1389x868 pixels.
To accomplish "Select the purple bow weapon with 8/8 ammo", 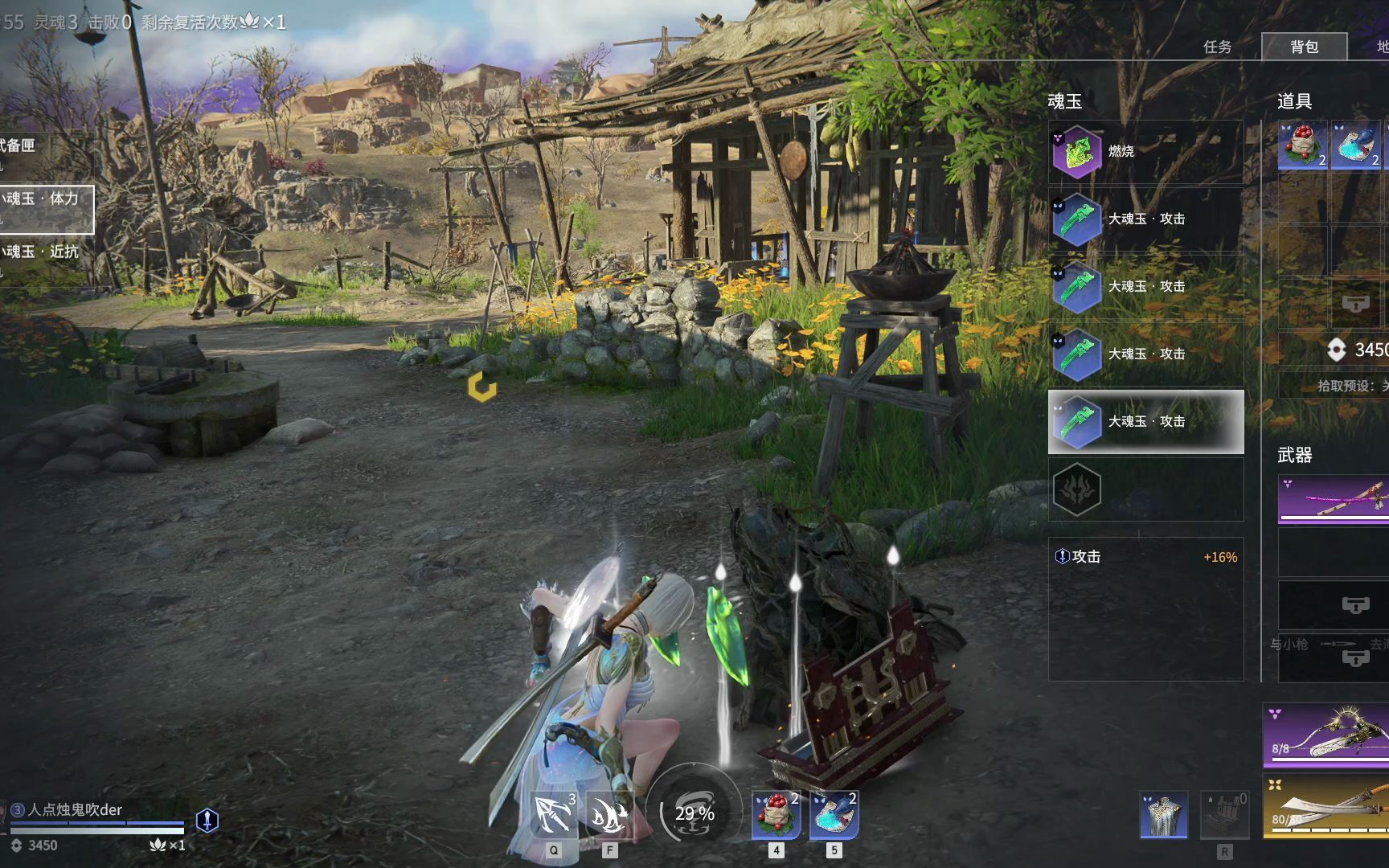I will coord(1326,735).
